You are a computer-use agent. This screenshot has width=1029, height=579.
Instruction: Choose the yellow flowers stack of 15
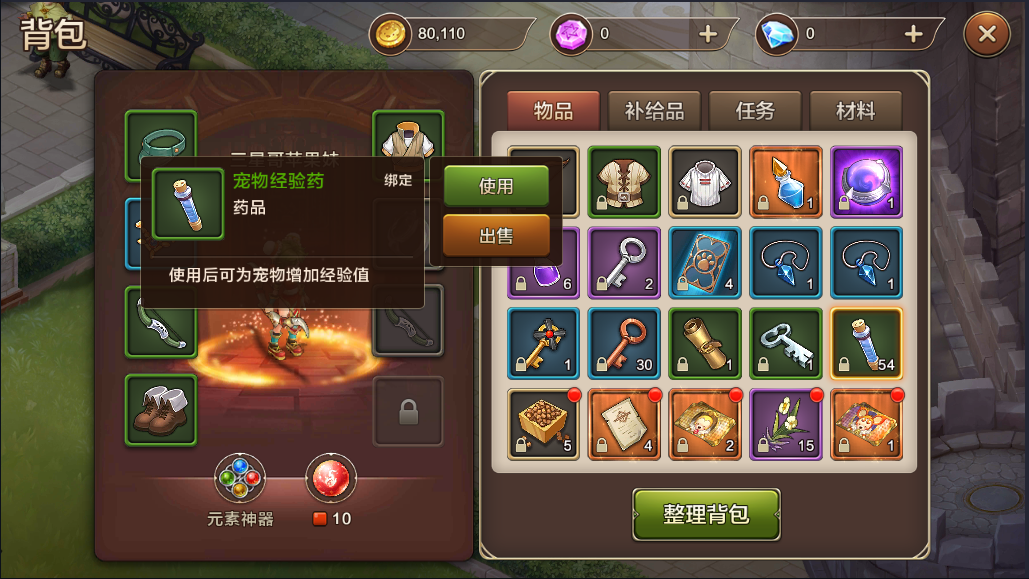(785, 423)
